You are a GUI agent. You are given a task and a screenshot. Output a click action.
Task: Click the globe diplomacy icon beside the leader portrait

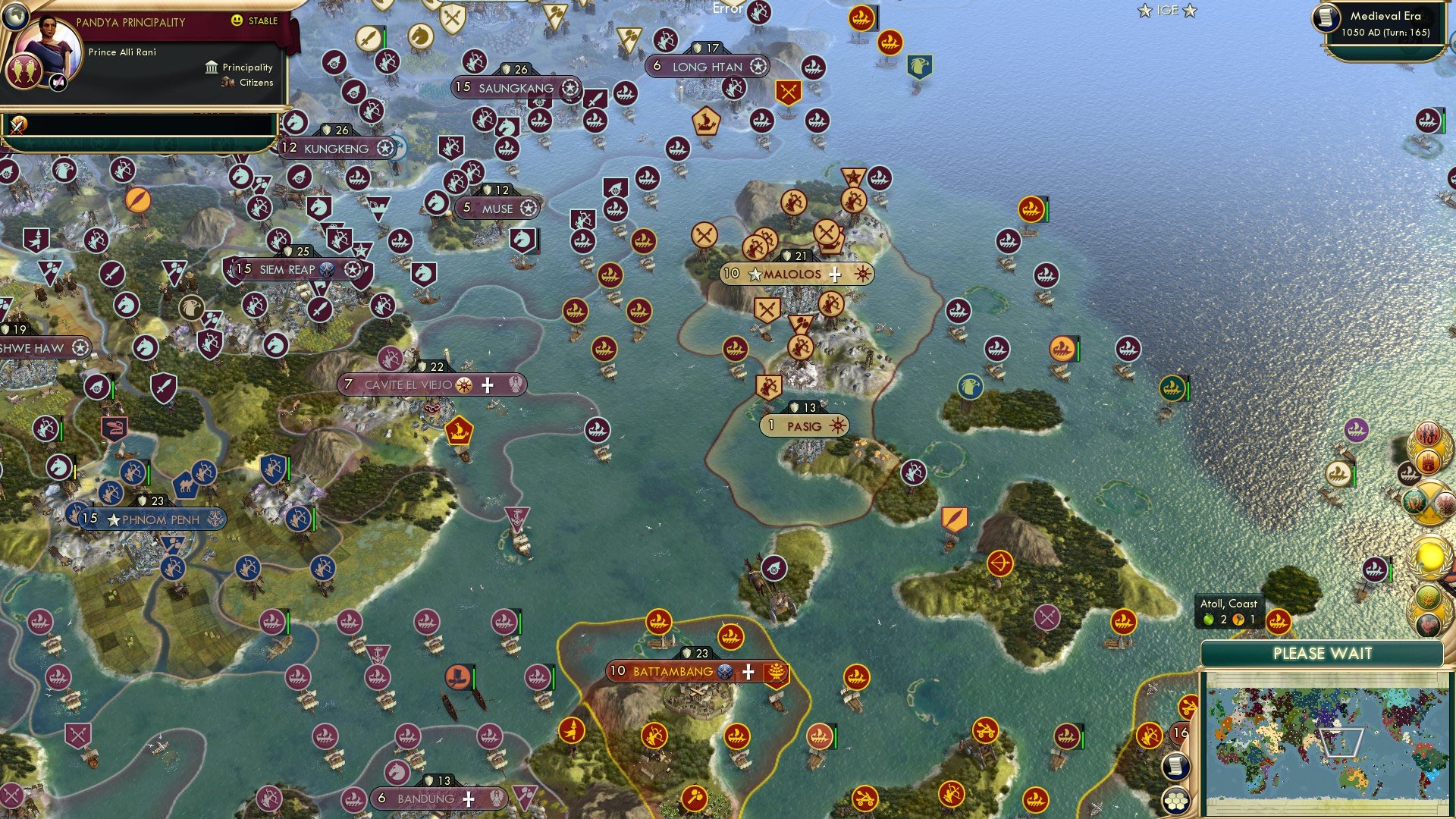(x=17, y=17)
